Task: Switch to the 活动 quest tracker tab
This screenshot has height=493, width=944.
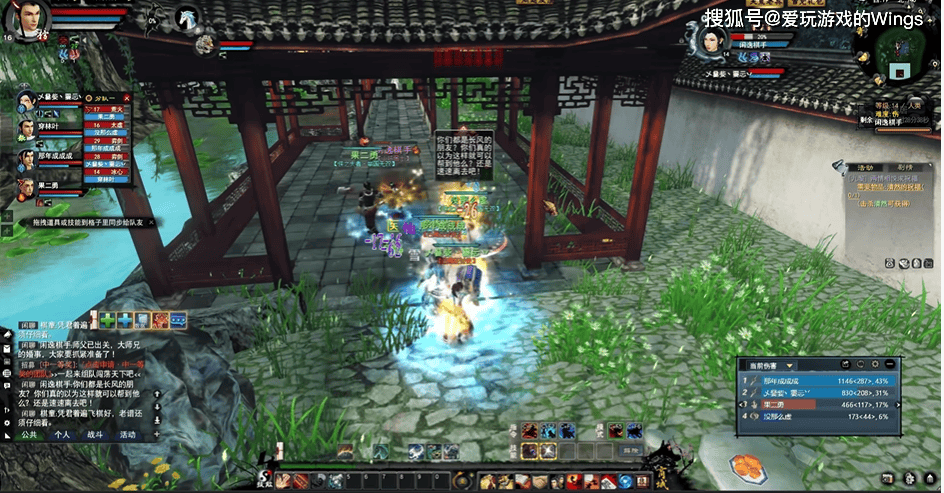Action: click(866, 168)
